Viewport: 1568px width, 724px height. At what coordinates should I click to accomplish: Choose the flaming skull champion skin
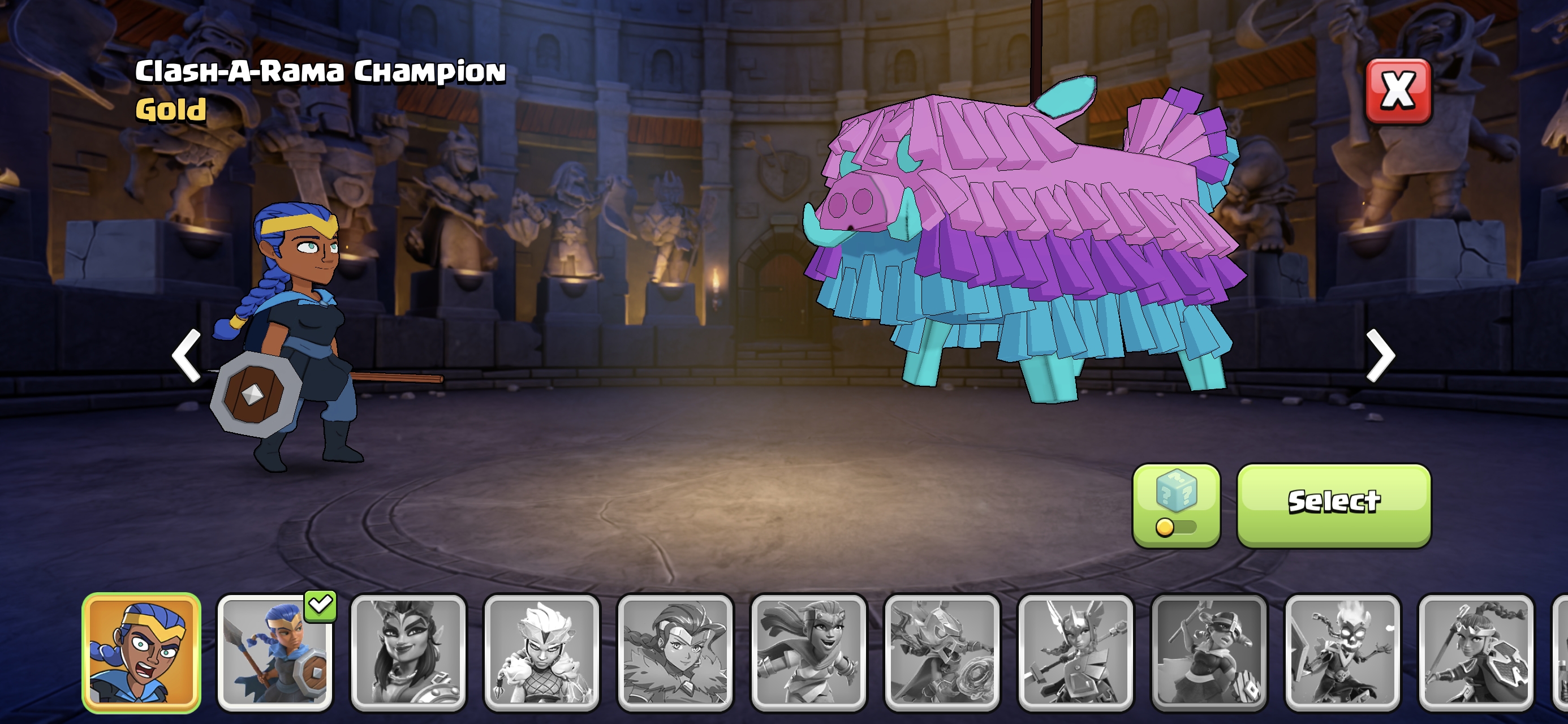(x=1343, y=652)
